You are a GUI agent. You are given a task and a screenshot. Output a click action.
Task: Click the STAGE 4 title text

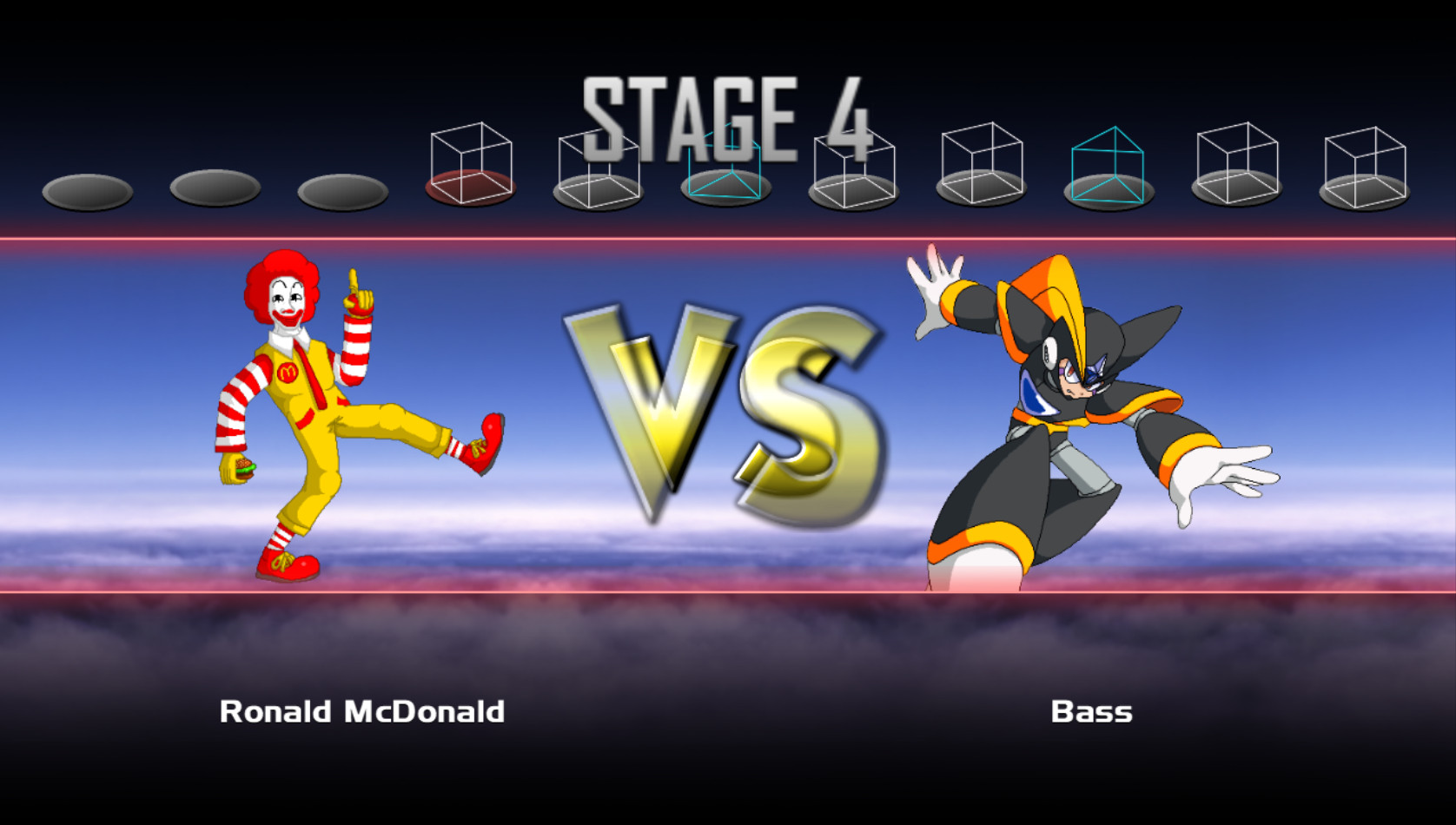pyautogui.click(x=725, y=113)
